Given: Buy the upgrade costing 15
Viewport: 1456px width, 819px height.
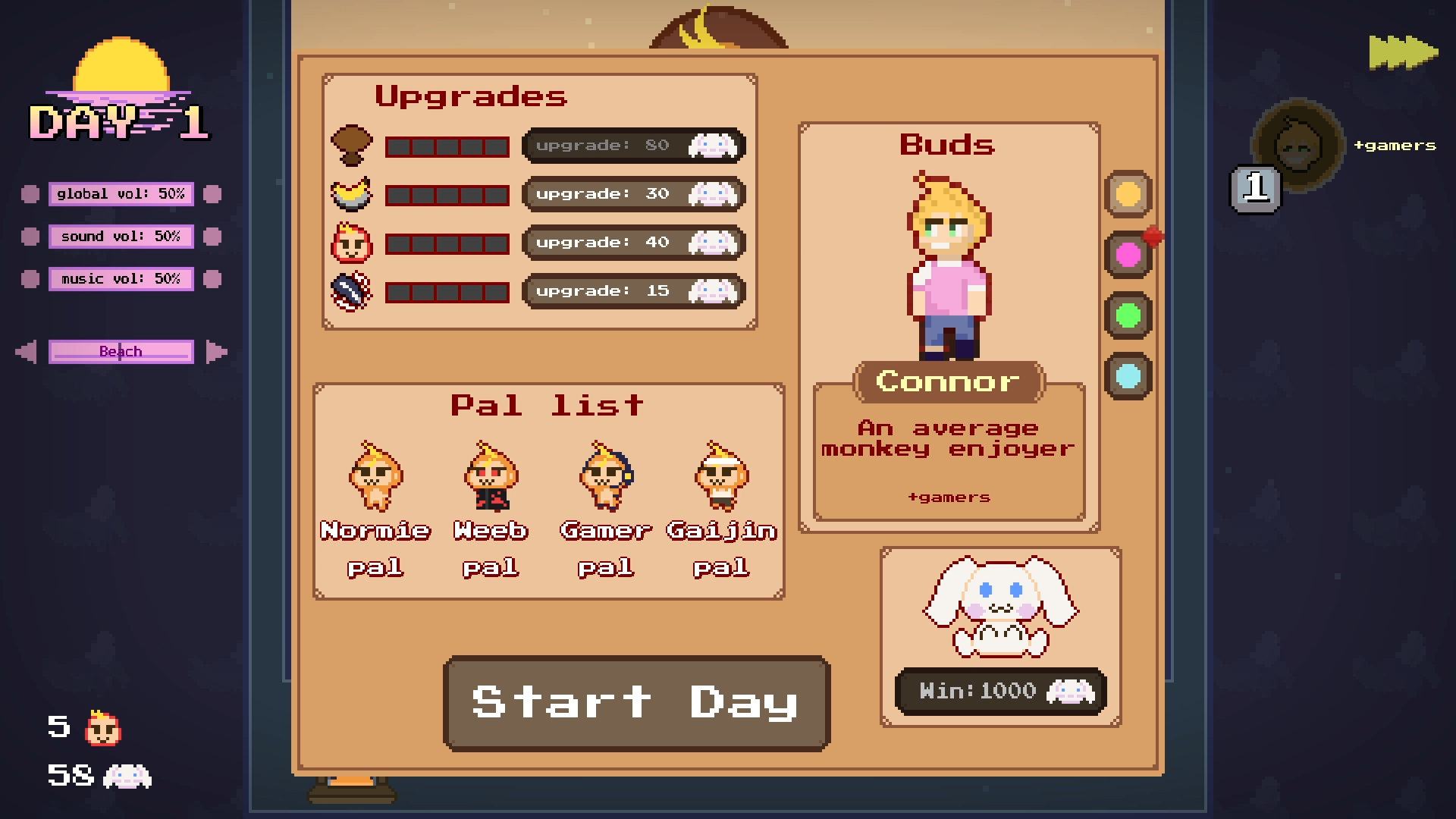Looking at the screenshot, I should tap(634, 291).
